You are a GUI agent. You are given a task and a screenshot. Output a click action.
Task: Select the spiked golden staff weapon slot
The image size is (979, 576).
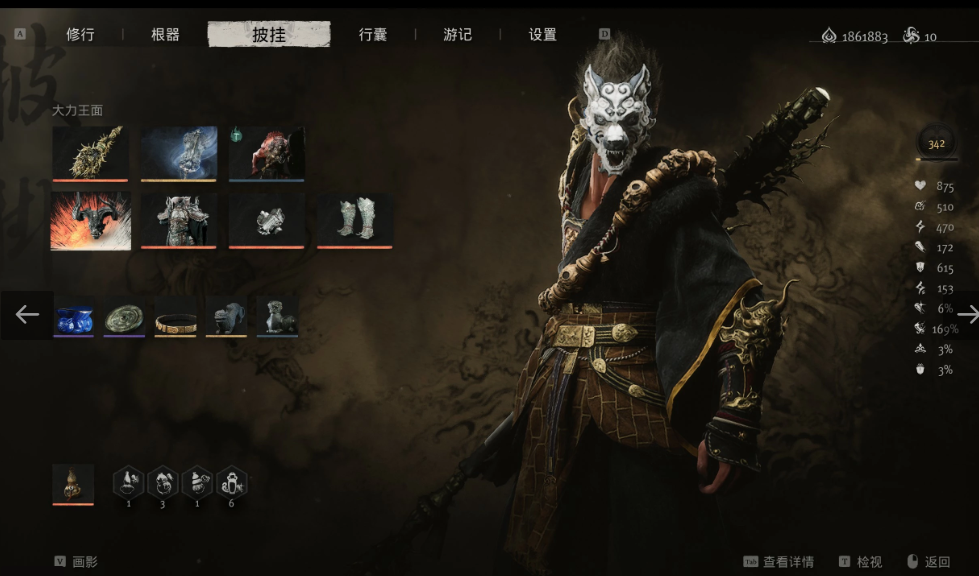[x=90, y=153]
